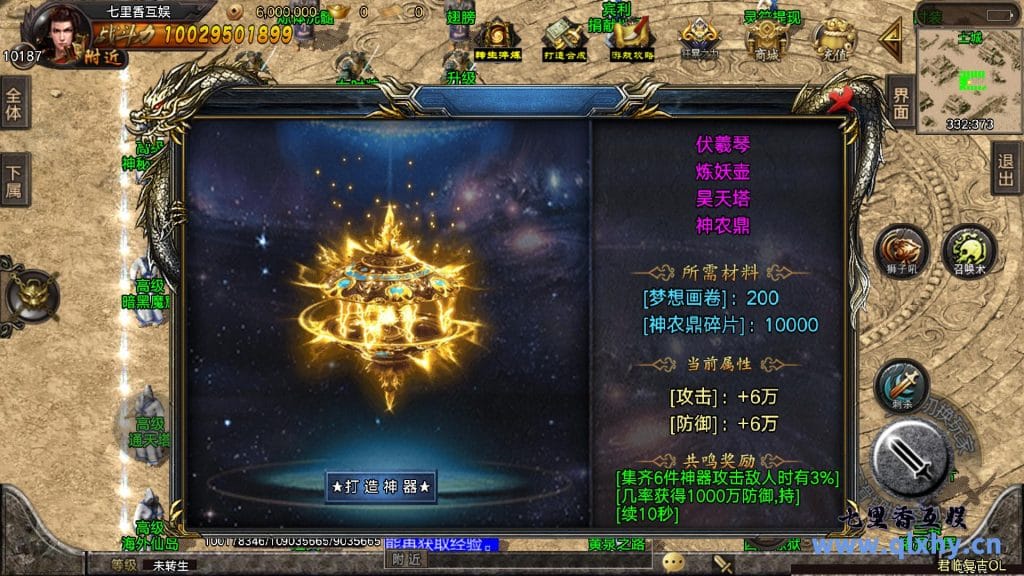
Task: Click the 界面 interface button
Action: coord(900,101)
